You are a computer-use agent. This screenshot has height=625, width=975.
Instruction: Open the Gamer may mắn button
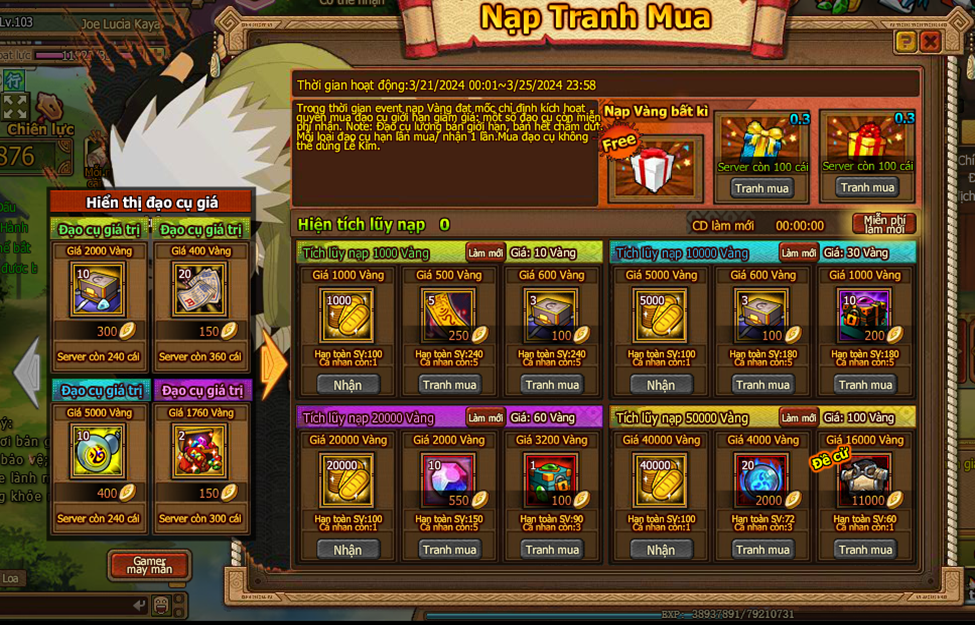149,565
